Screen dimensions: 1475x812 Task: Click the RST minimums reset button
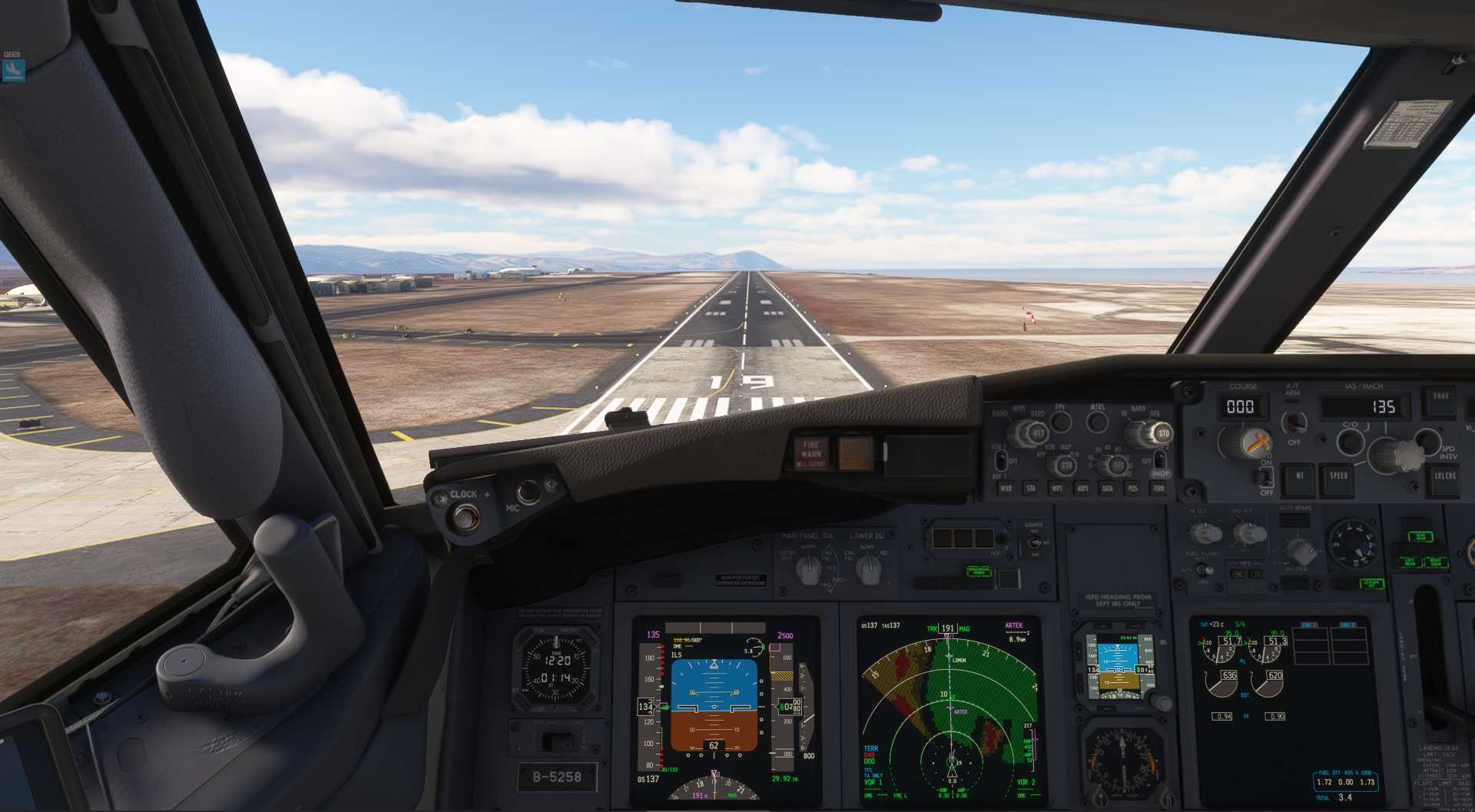(1039, 434)
